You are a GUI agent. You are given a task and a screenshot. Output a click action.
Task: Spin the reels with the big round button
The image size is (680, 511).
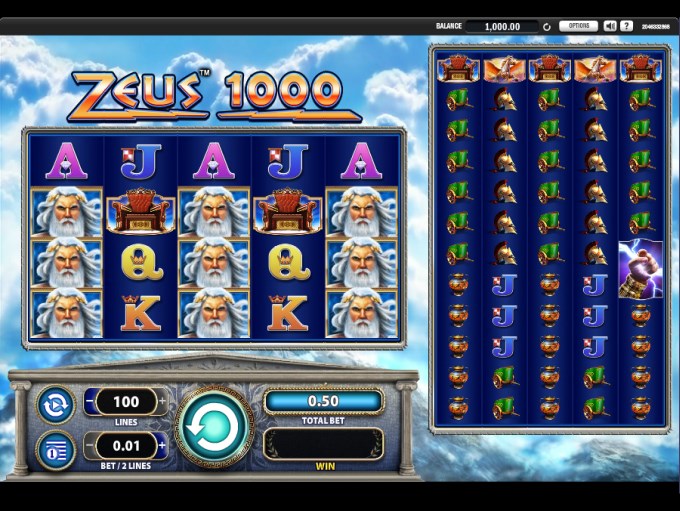[x=214, y=427]
